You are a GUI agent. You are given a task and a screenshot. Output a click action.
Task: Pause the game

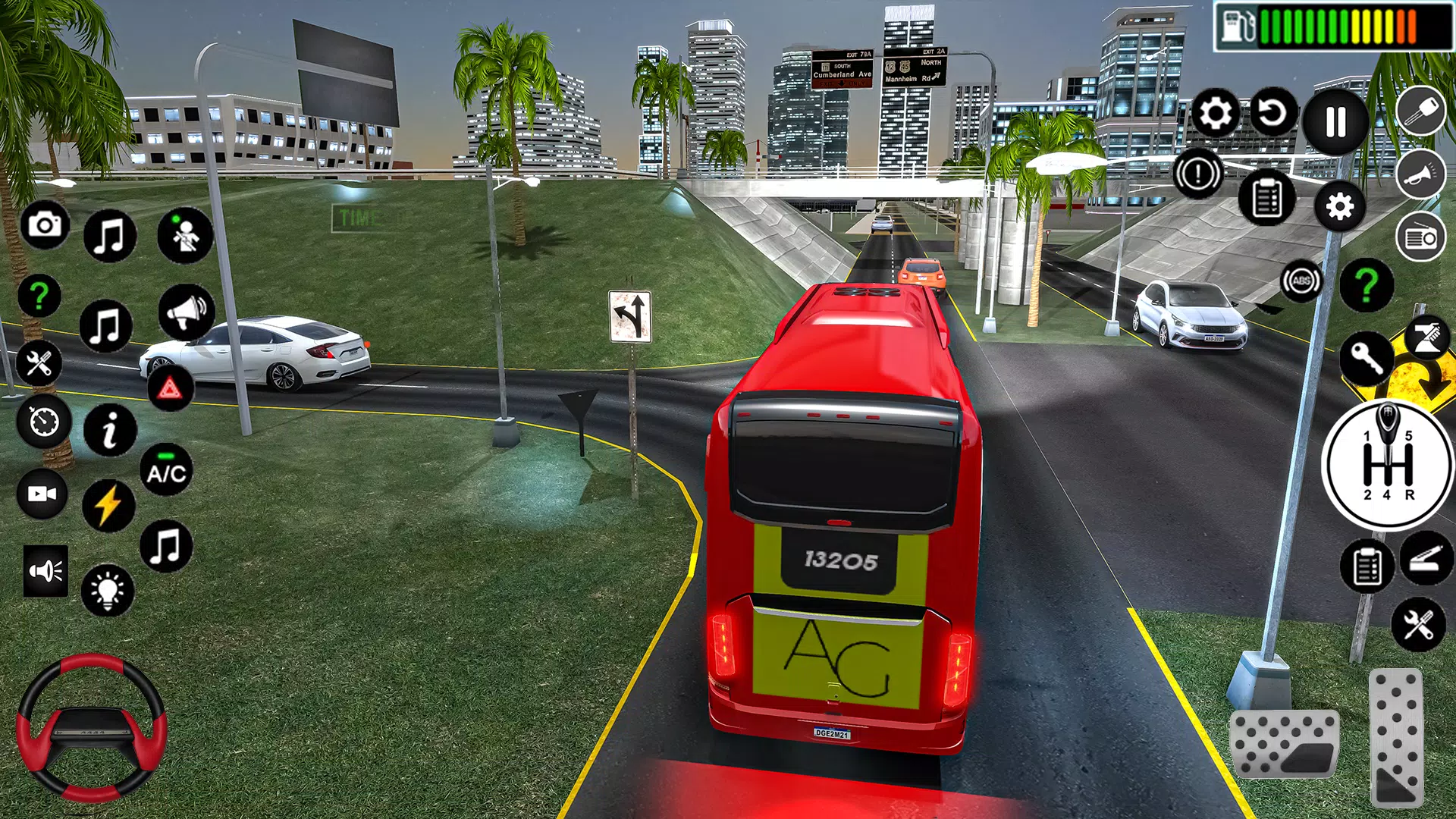1335,121
